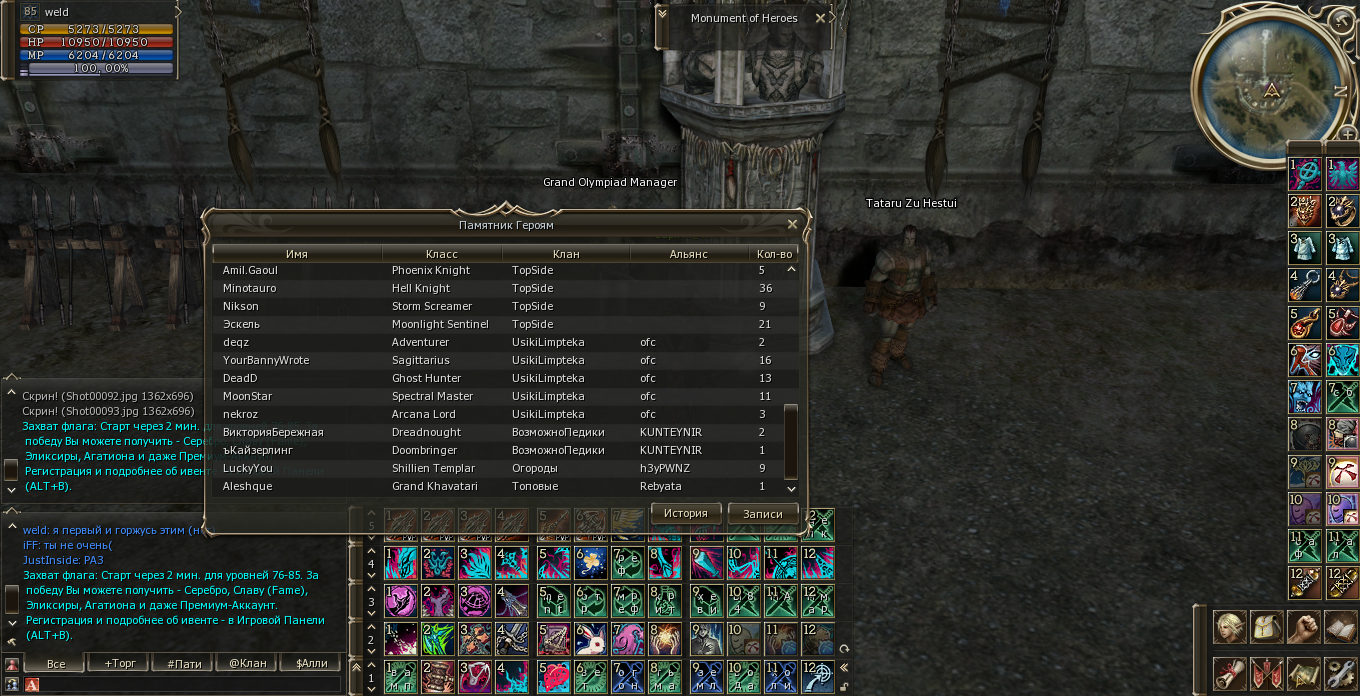
Task: Open the map scroll icon
Action: (1302, 673)
